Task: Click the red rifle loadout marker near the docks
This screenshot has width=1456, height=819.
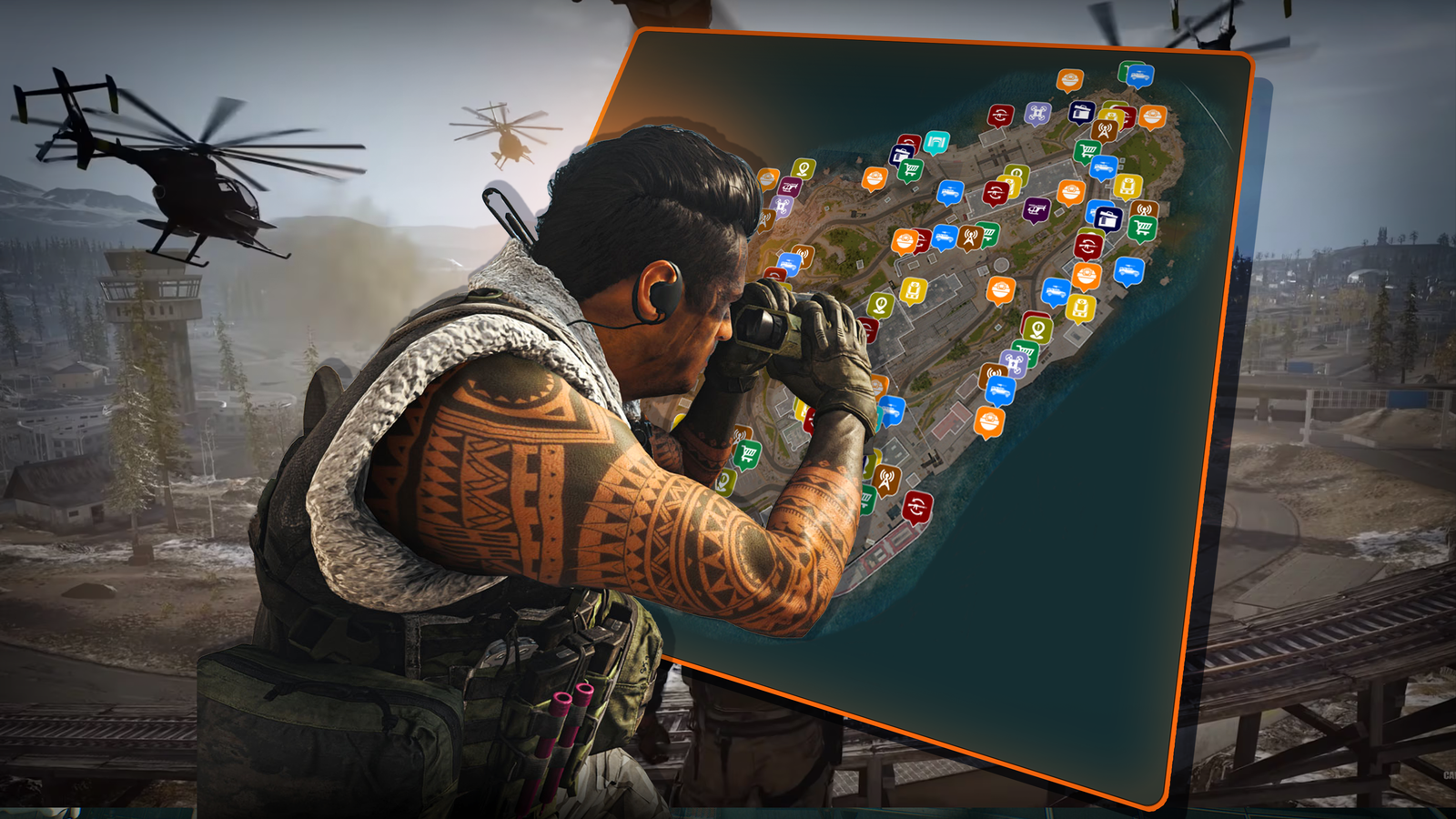Action: (x=999, y=113)
